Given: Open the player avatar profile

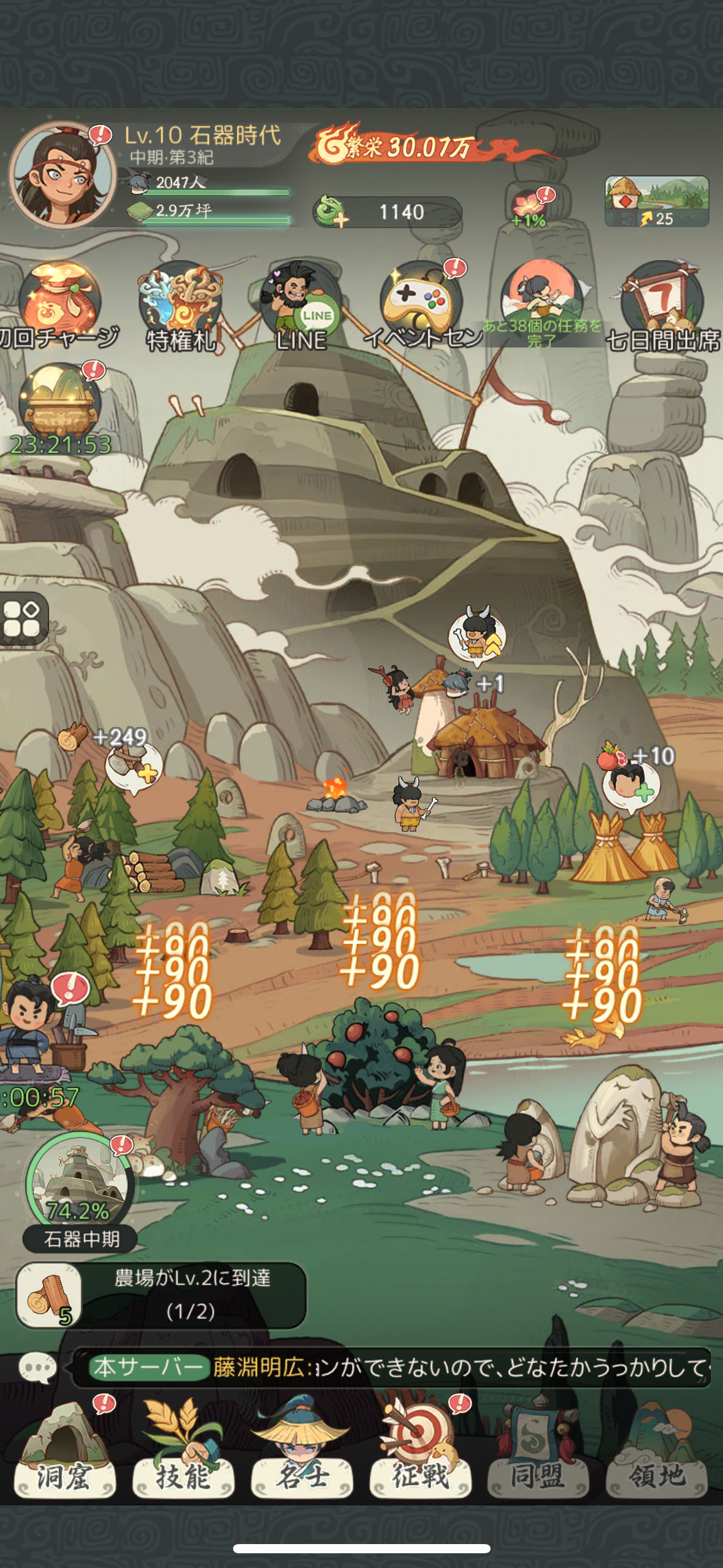Looking at the screenshot, I should click(x=63, y=175).
